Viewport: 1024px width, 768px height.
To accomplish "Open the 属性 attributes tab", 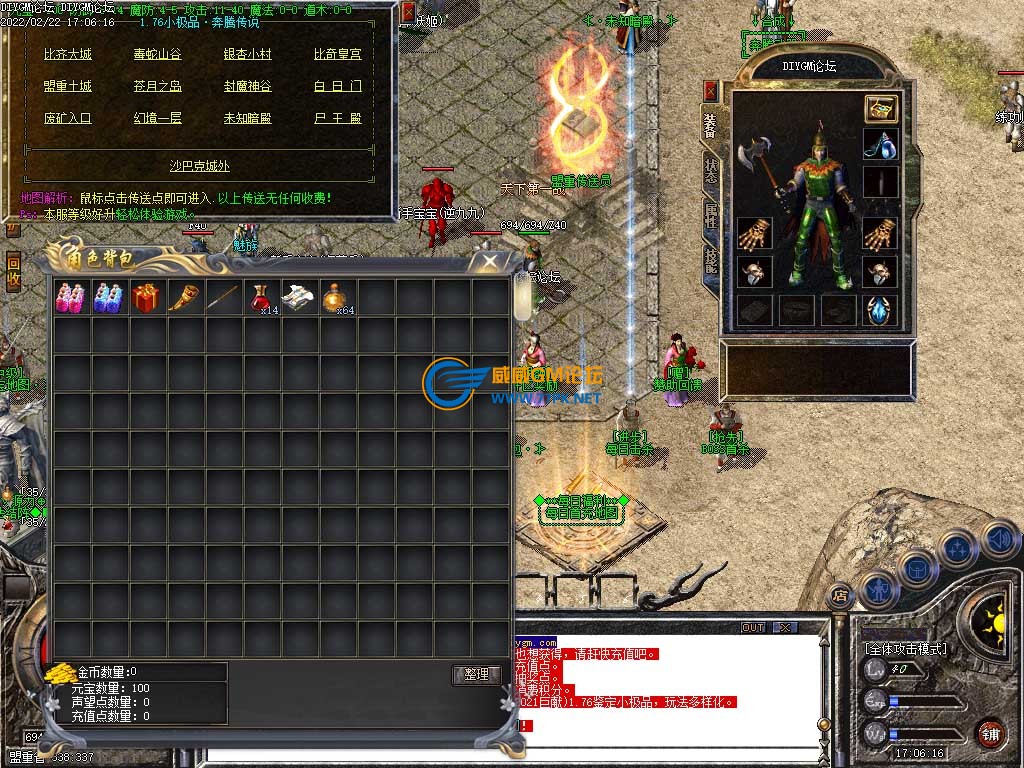I will pos(710,214).
